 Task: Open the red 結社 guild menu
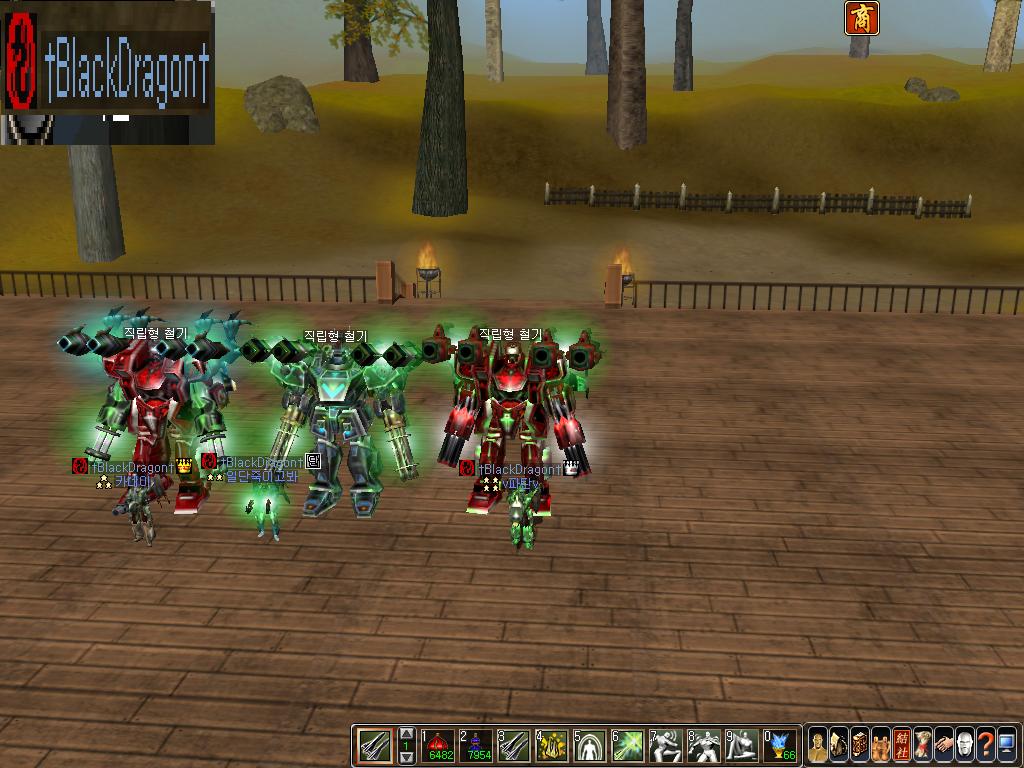902,745
